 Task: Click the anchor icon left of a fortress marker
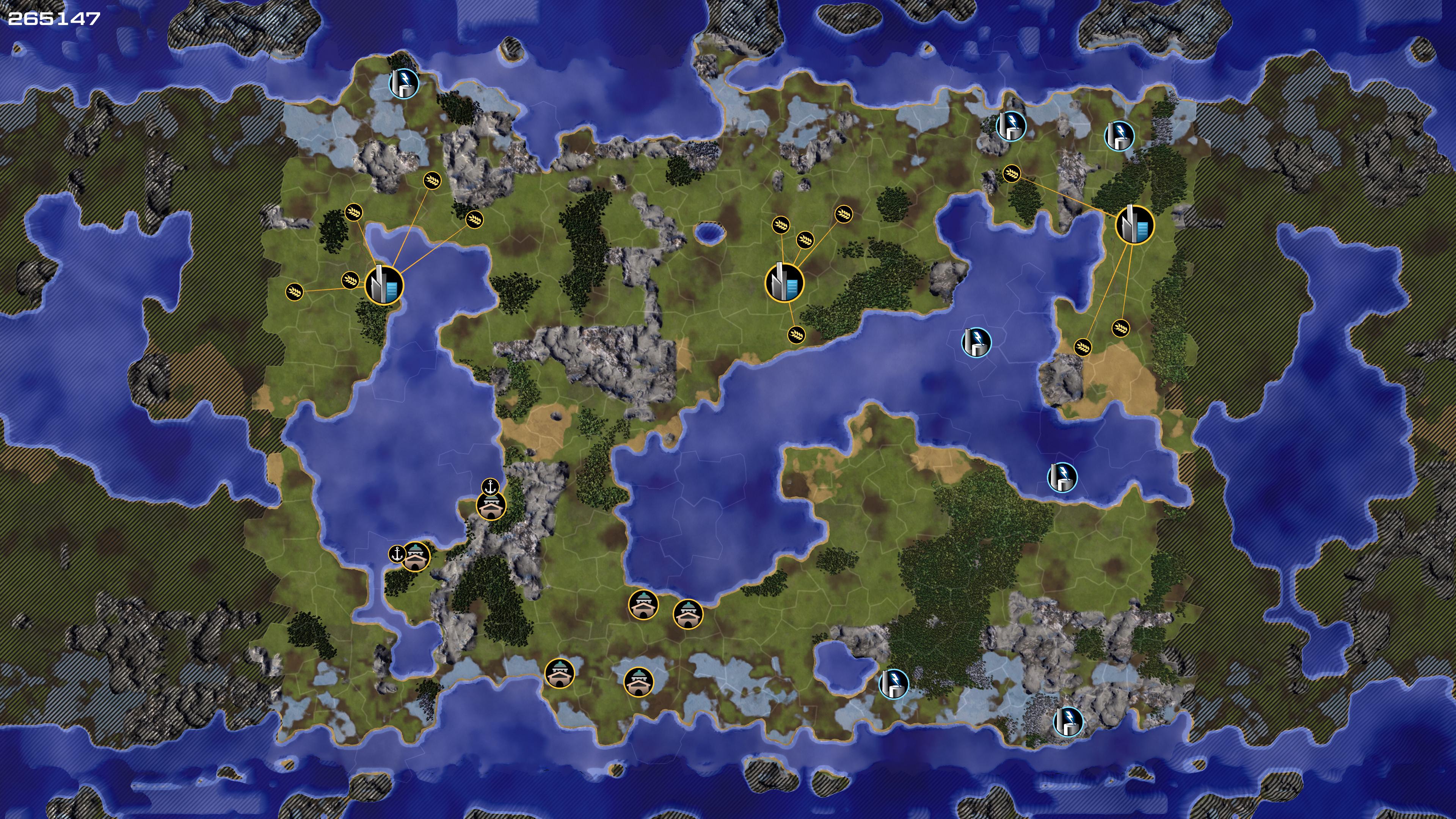(397, 554)
